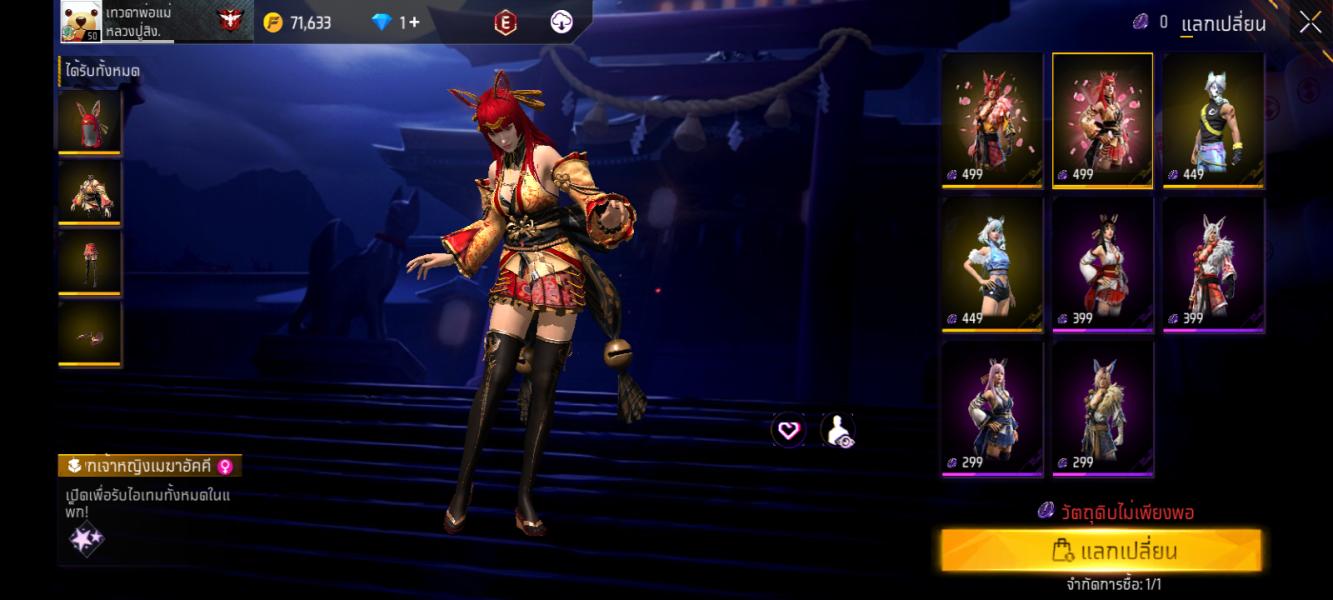
Task: Preview the skirt and stockings bottom item
Action: 90,263
